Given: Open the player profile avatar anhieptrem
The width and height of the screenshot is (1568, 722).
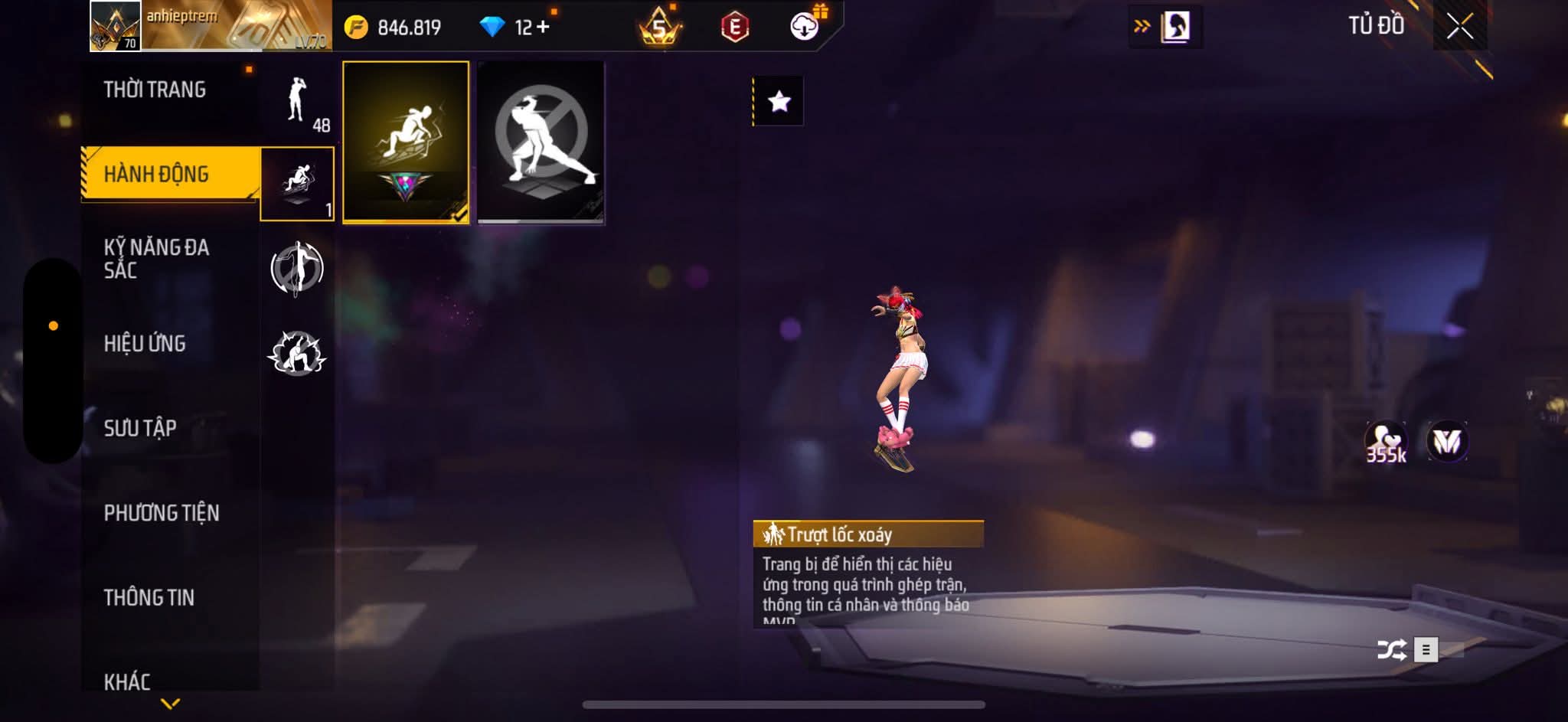Looking at the screenshot, I should pyautogui.click(x=116, y=26).
